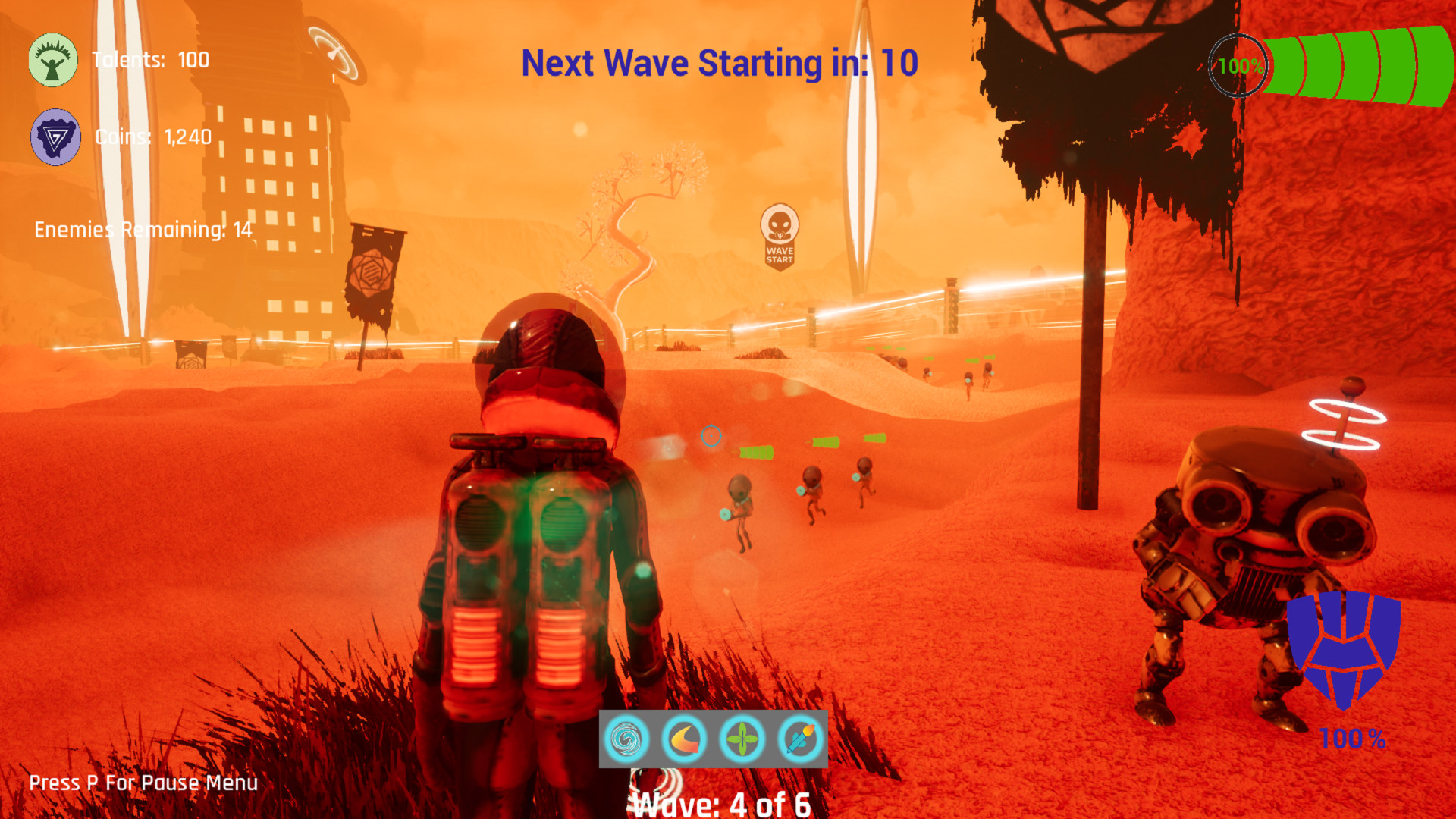The width and height of the screenshot is (1456, 819).
Task: Click the Next Wave countdown text
Action: pyautogui.click(x=719, y=64)
